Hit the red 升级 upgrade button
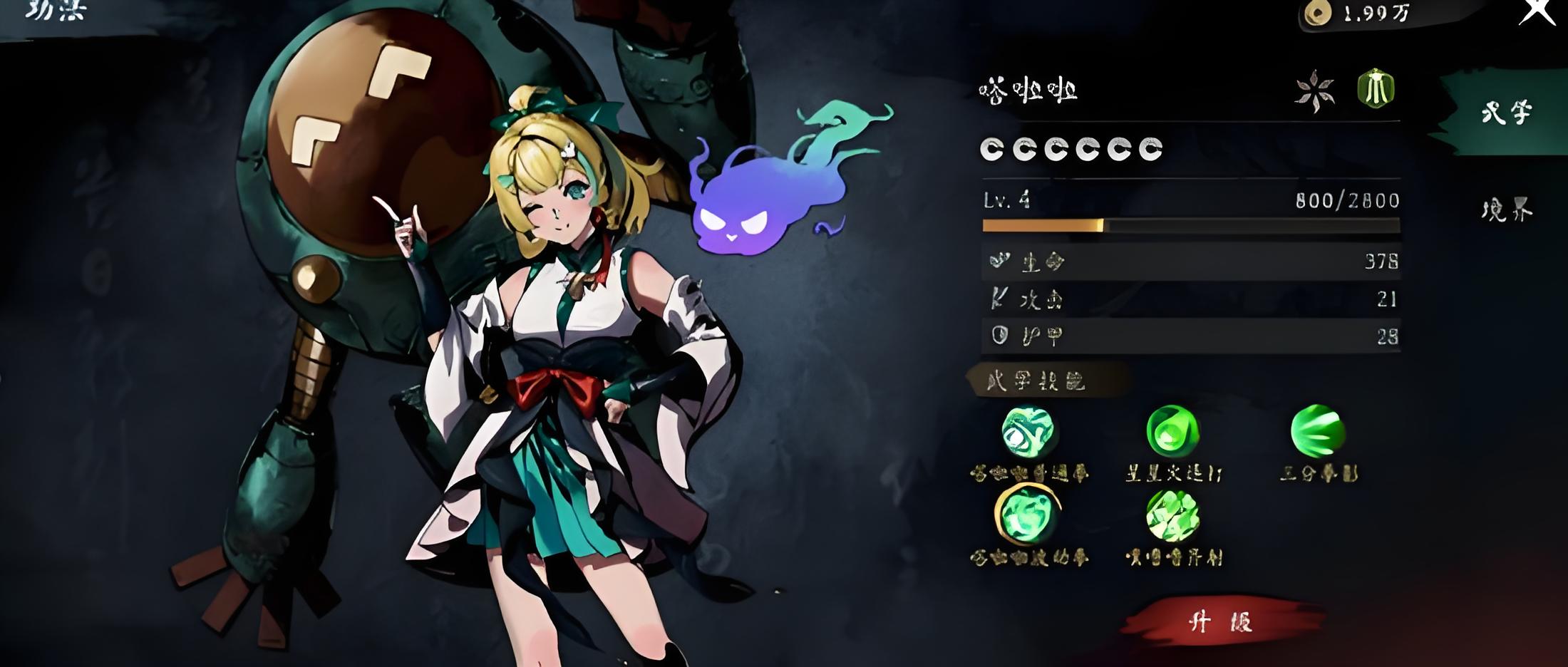This screenshot has height=667, width=1568. pos(1222,621)
